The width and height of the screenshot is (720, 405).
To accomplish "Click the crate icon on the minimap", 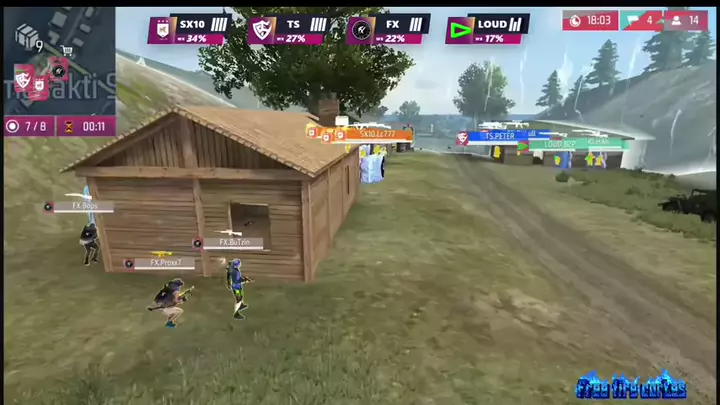I will tap(26, 36).
